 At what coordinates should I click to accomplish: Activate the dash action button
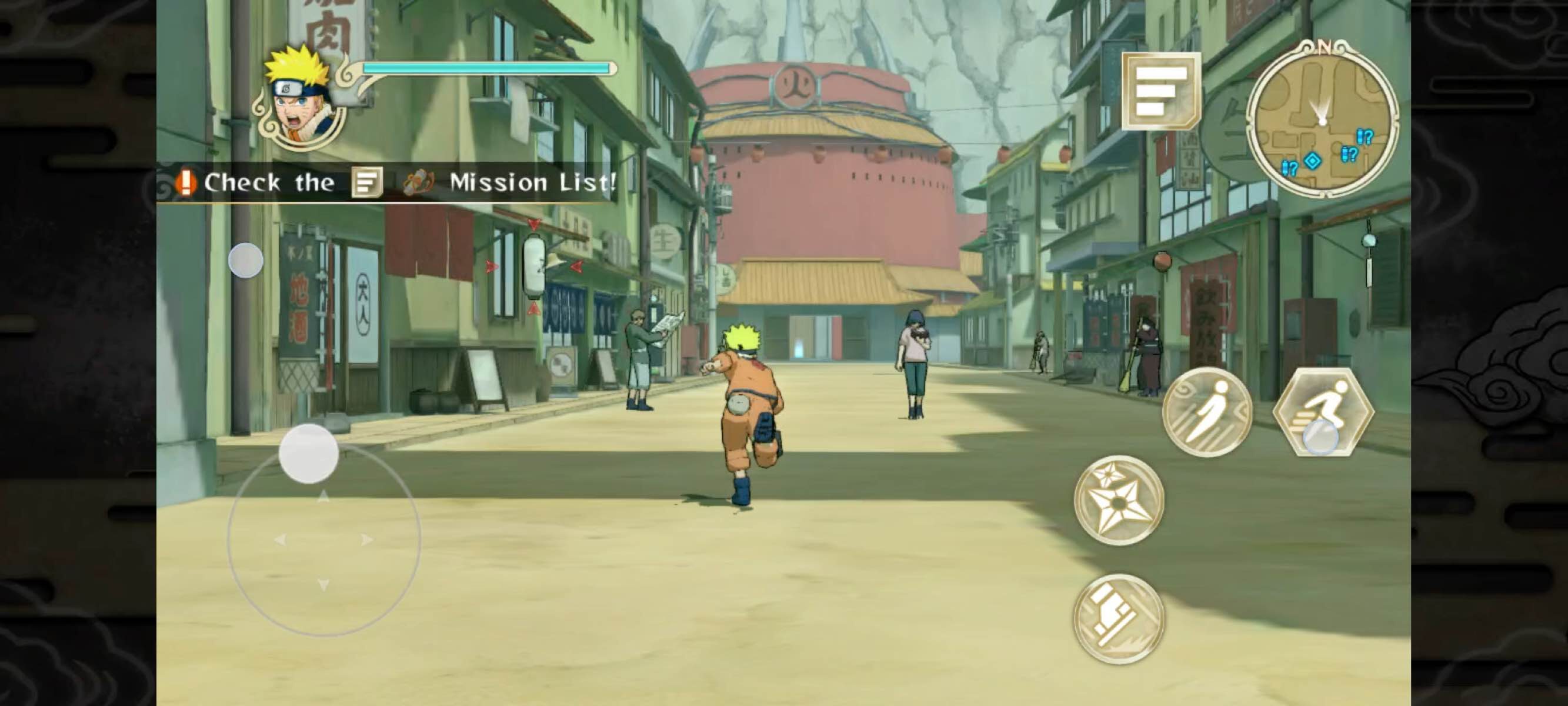coord(1206,412)
